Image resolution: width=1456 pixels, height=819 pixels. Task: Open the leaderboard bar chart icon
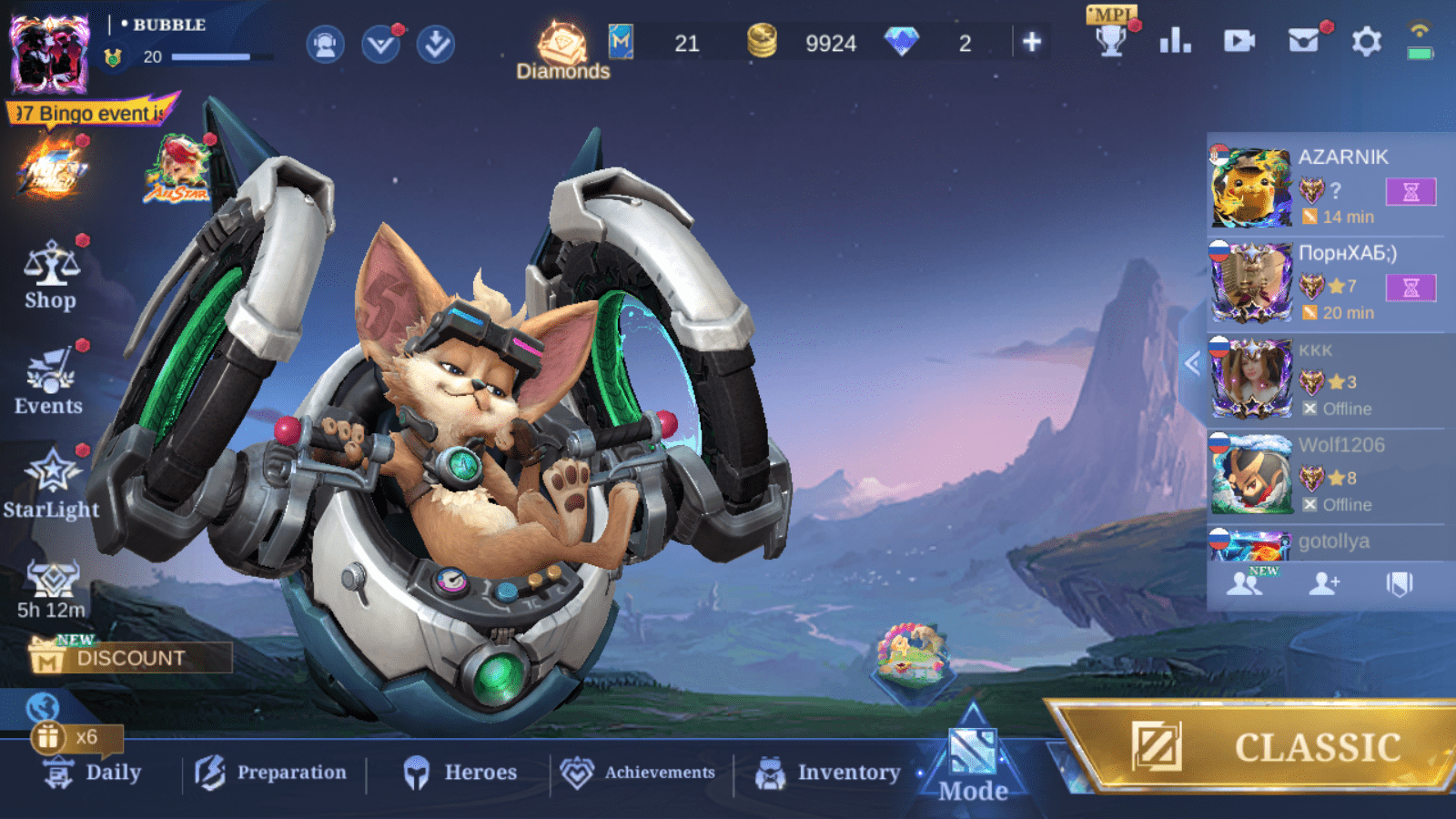pos(1175,41)
